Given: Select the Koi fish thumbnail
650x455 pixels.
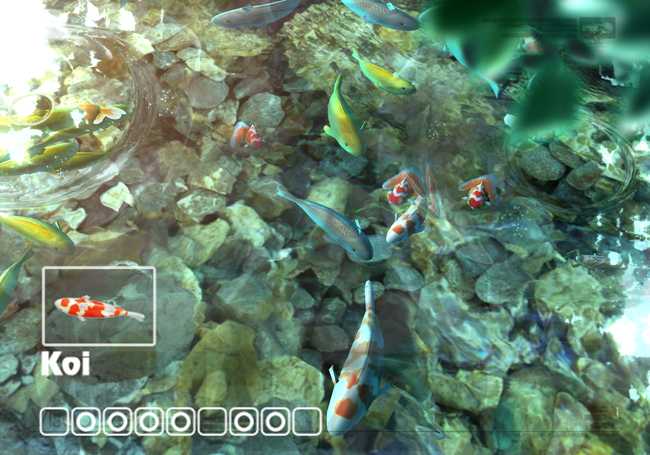Looking at the screenshot, I should pyautogui.click(x=98, y=306).
